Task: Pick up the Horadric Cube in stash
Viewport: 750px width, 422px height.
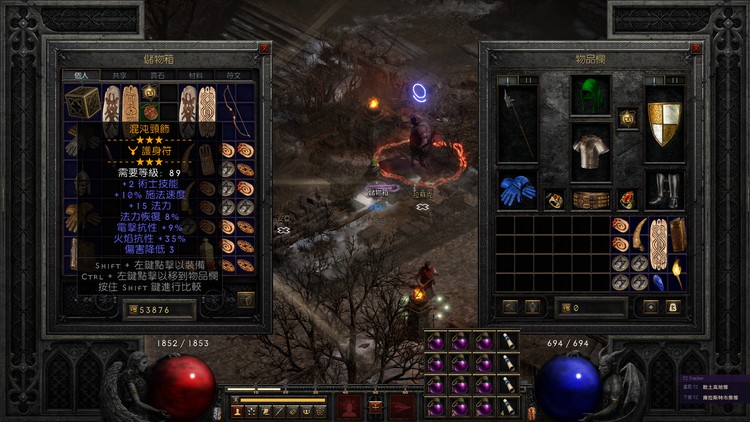Action: (x=82, y=100)
